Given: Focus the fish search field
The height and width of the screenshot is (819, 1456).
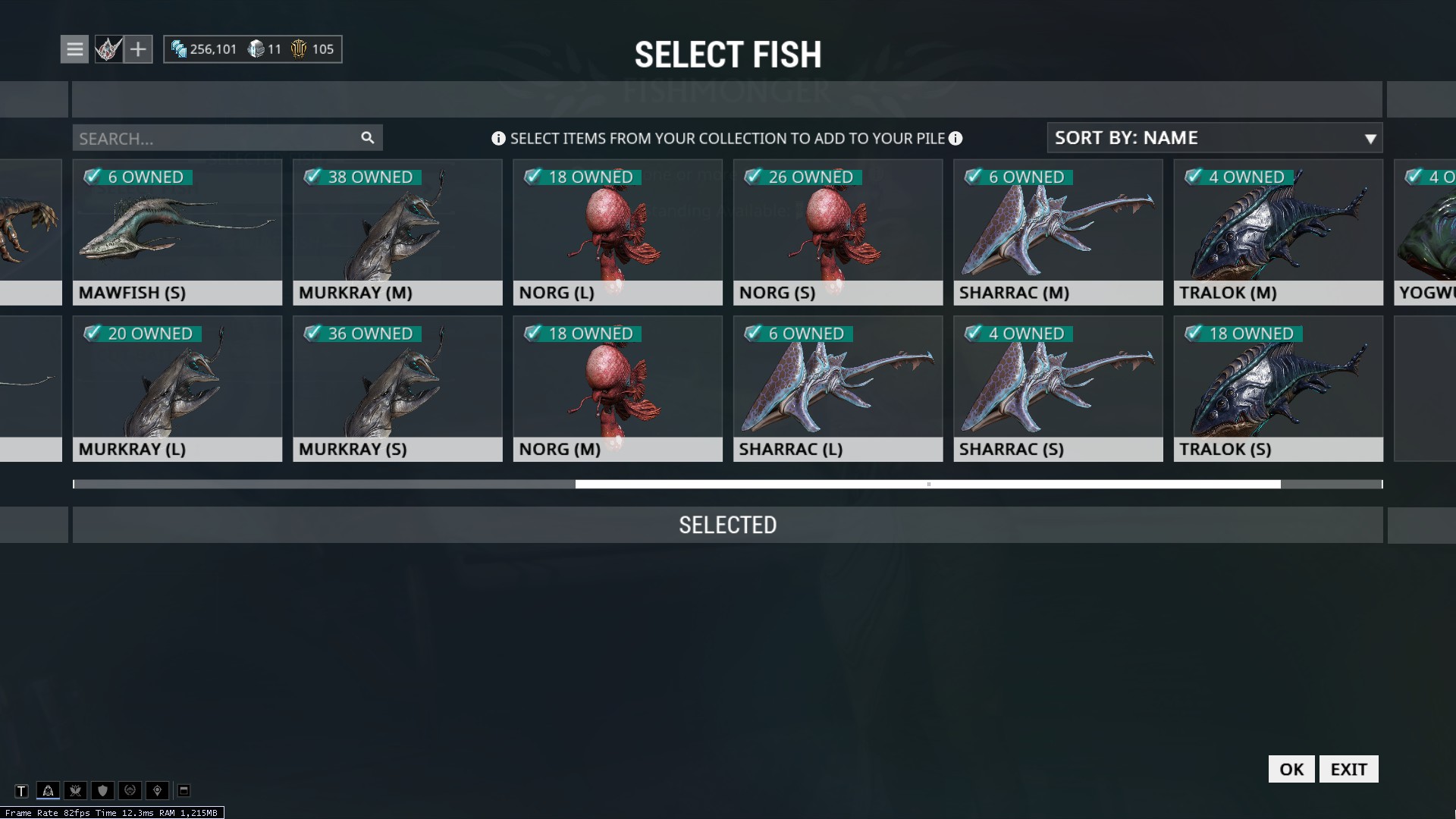Looking at the screenshot, I should 216,138.
